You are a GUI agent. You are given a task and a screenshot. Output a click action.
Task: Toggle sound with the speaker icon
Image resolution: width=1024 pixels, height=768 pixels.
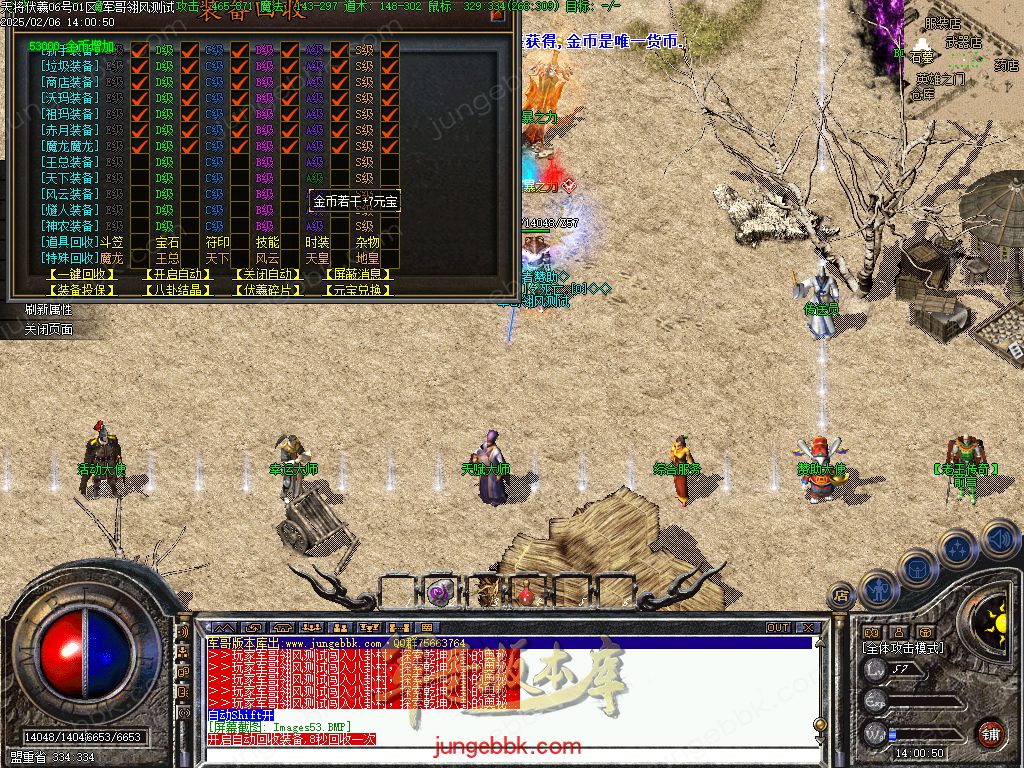pos(999,538)
